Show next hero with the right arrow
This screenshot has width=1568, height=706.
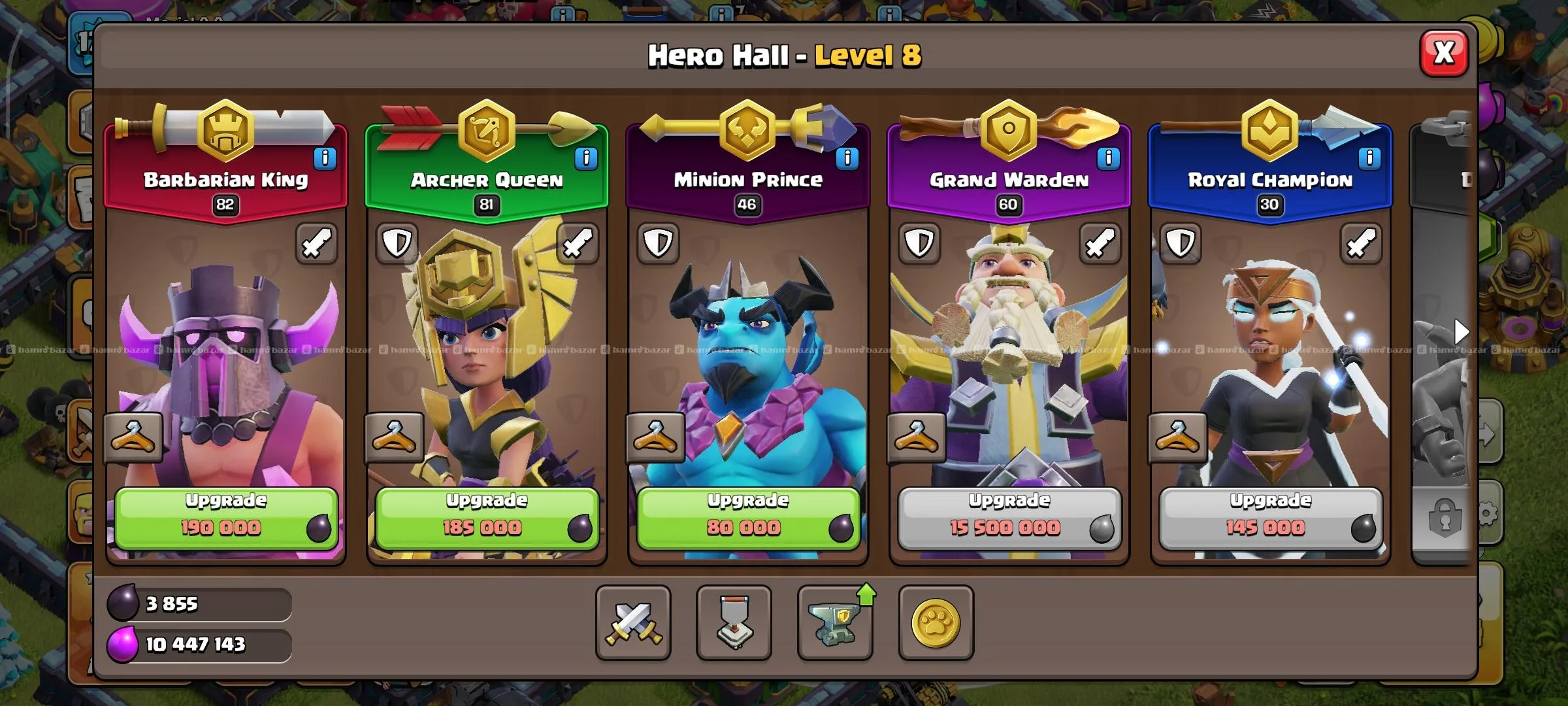(x=1461, y=332)
